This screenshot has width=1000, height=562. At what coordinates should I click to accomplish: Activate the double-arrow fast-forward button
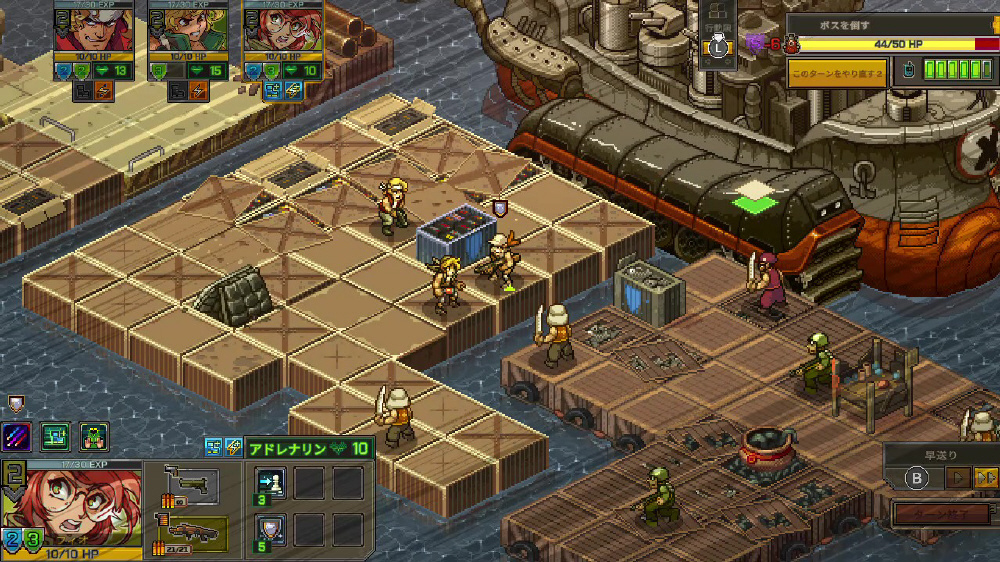985,478
